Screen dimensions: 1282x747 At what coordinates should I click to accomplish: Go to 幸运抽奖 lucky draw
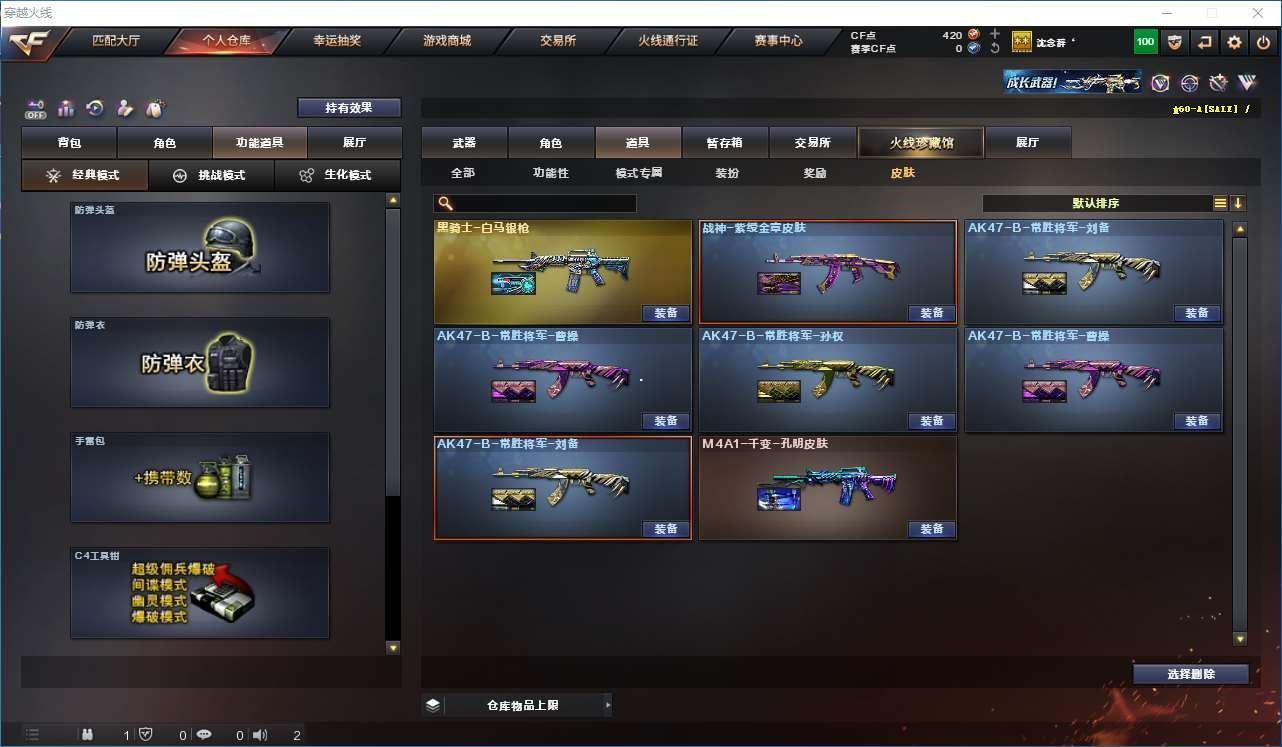pyautogui.click(x=337, y=41)
